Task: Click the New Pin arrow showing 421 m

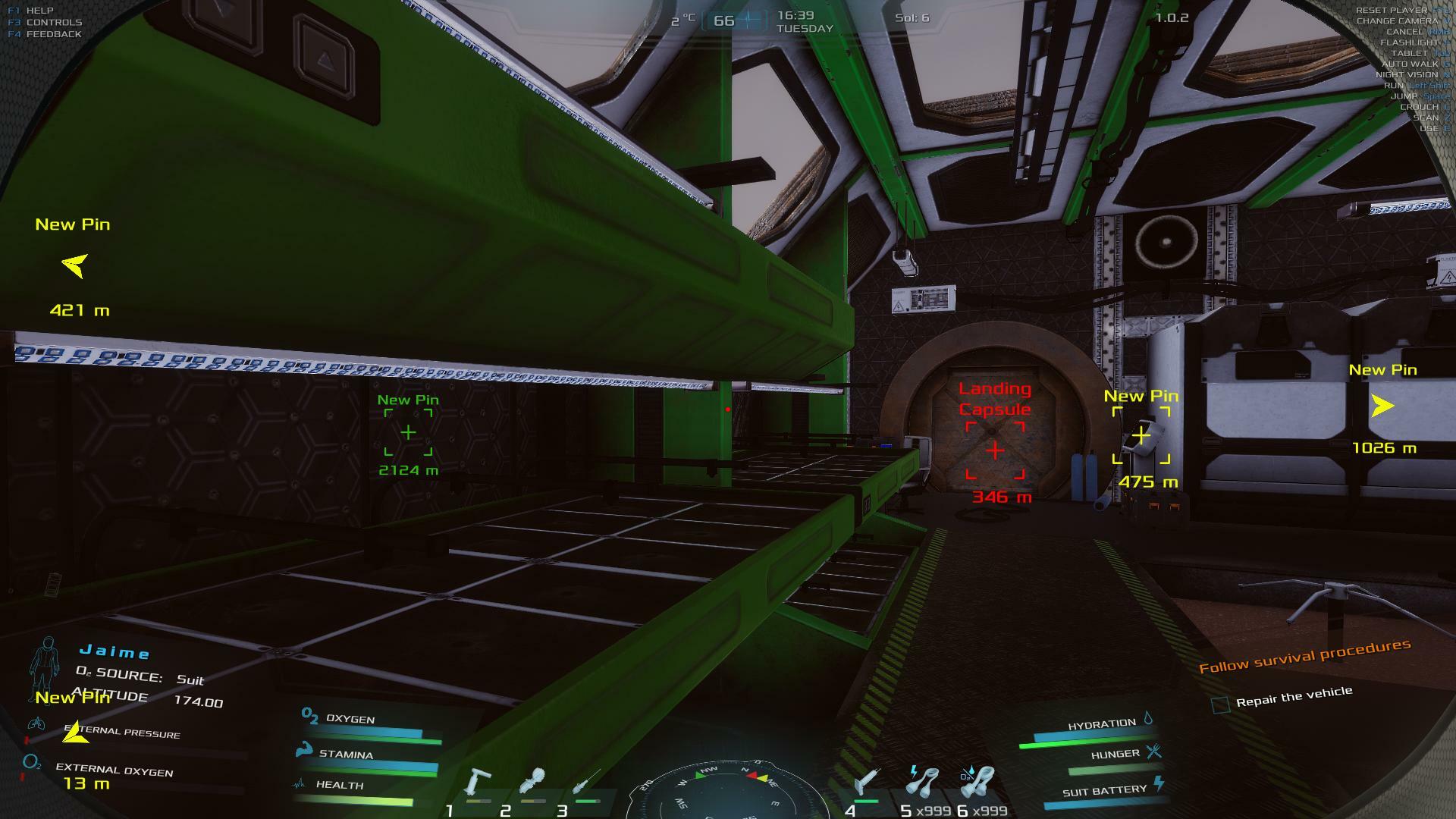Action: [74, 265]
